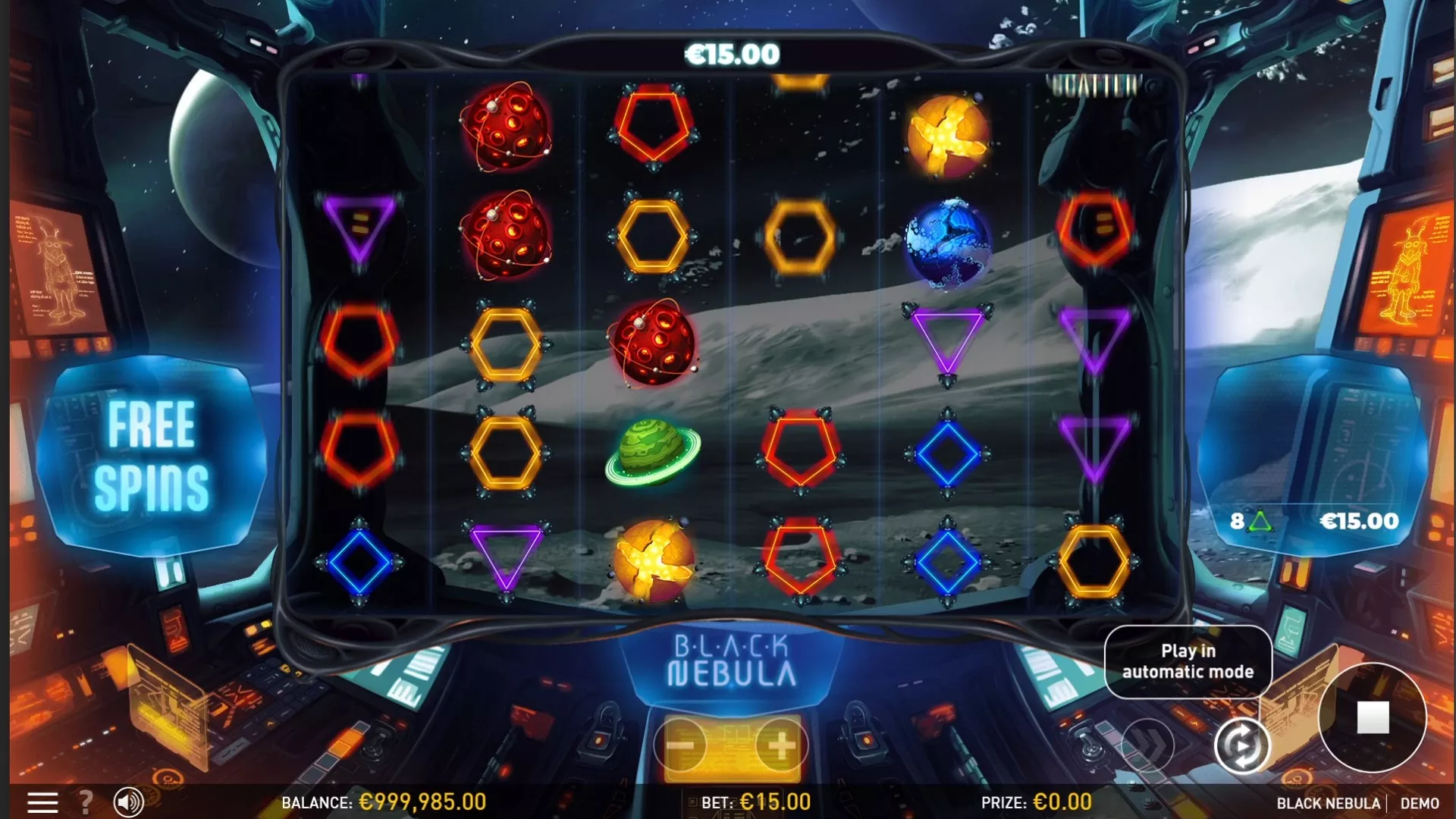
Task: Stop the spin with square button
Action: (x=1373, y=717)
